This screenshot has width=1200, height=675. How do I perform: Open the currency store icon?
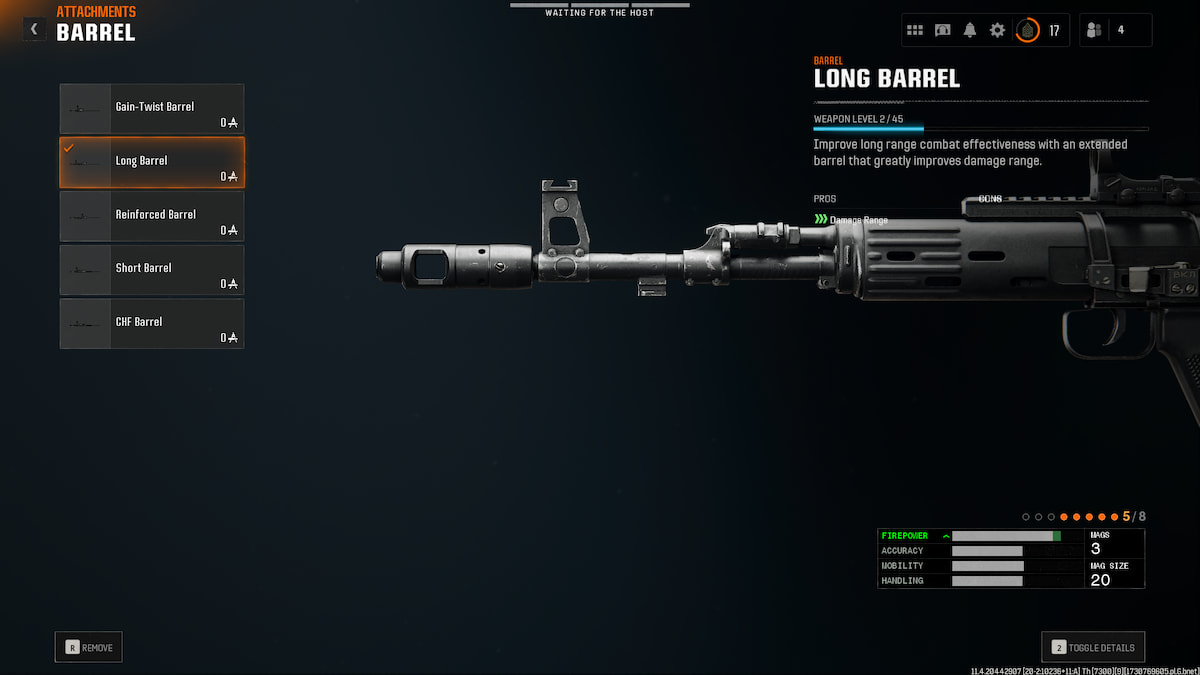(x=943, y=30)
